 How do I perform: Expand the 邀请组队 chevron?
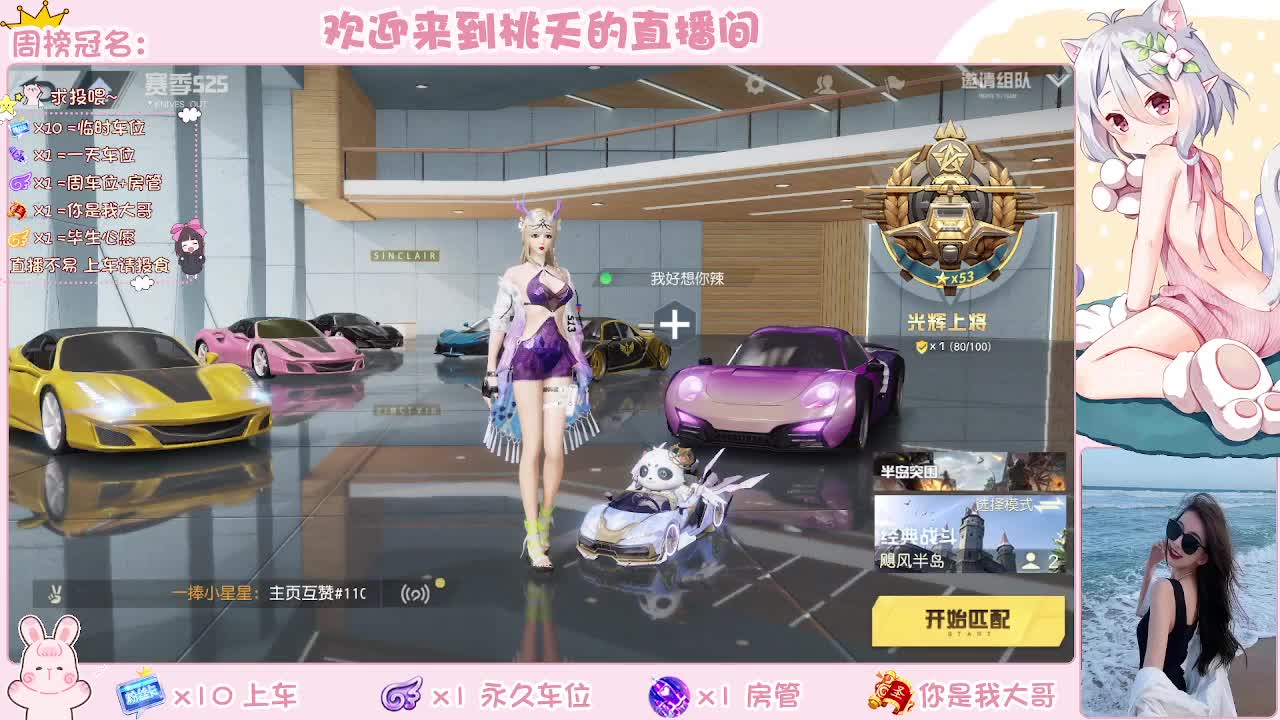click(x=1052, y=80)
